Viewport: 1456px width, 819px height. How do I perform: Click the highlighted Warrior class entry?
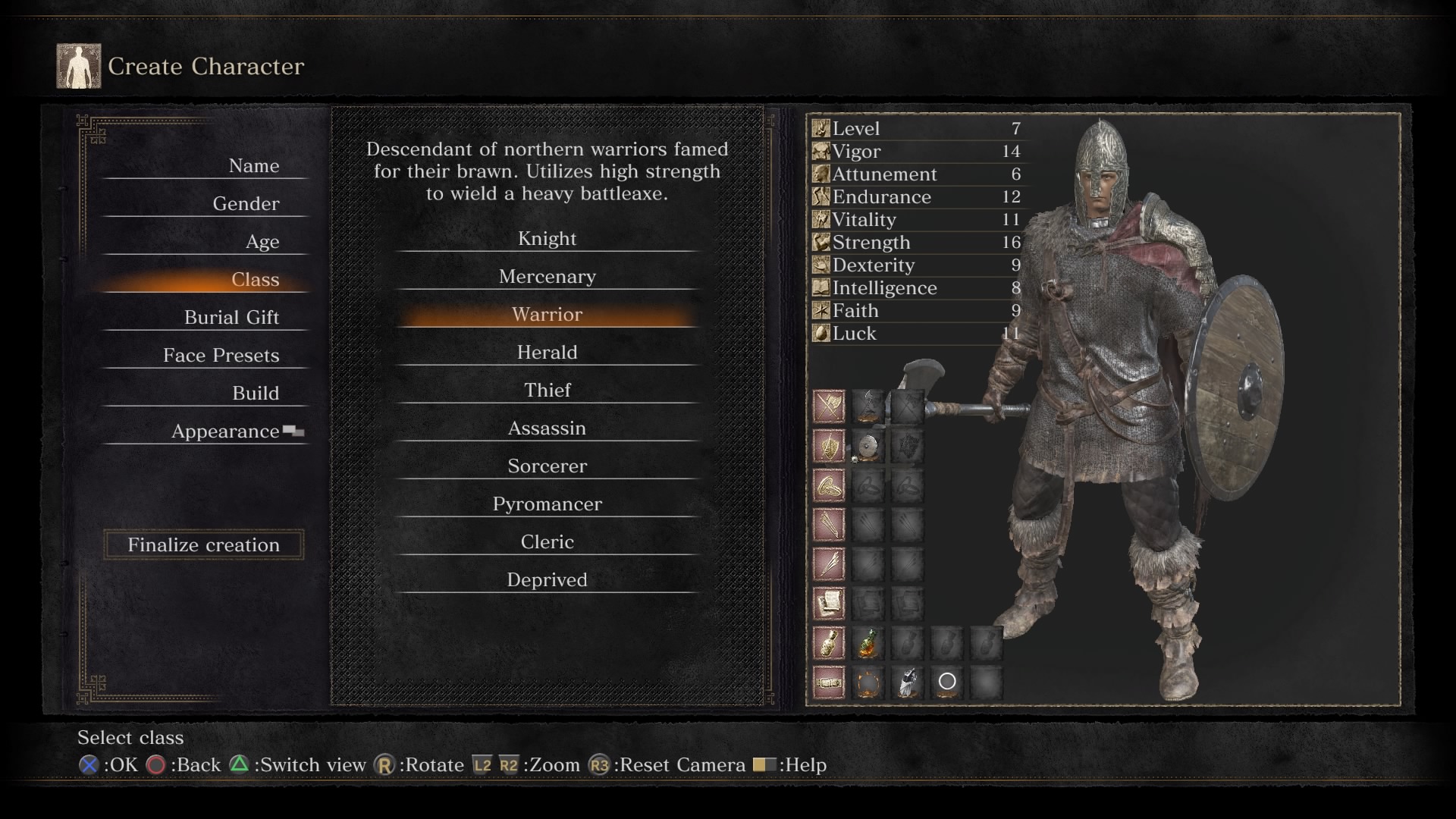547,315
